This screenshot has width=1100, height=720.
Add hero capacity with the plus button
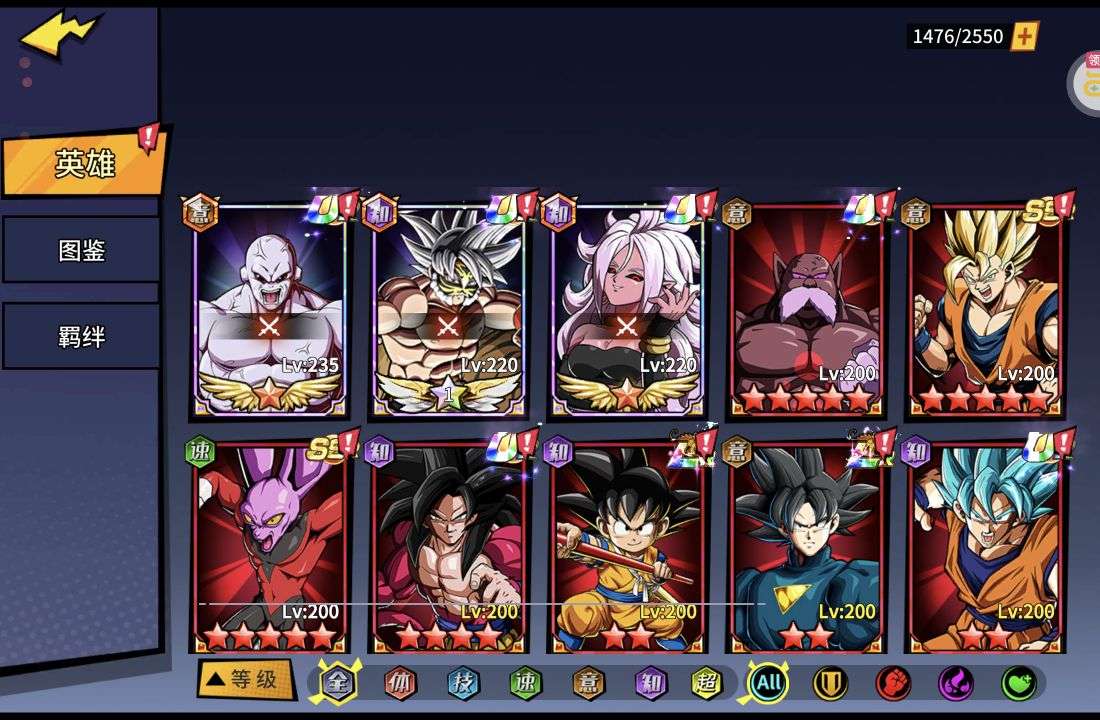pyautogui.click(x=1025, y=37)
